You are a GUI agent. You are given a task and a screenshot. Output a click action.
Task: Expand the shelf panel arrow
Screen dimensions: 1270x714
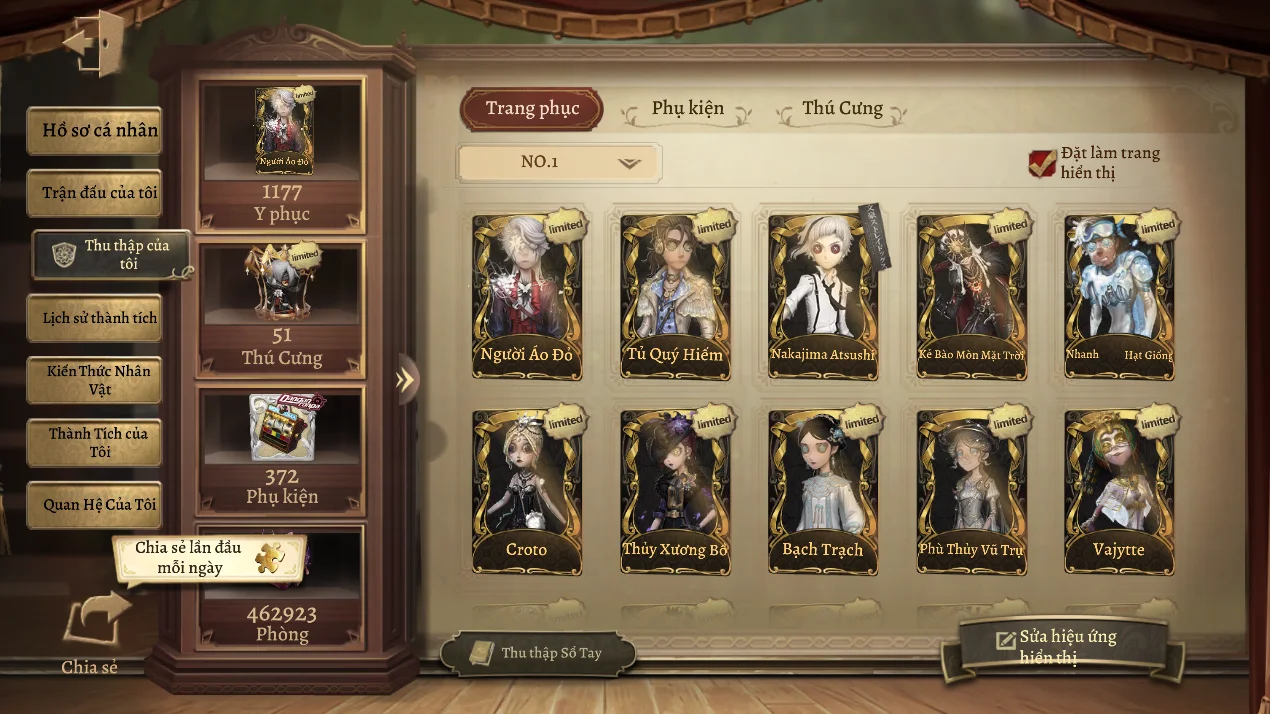(405, 379)
